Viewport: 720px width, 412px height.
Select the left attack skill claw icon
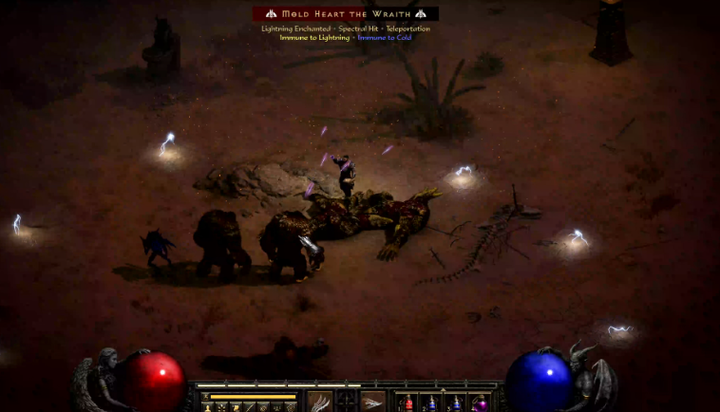[x=321, y=401]
